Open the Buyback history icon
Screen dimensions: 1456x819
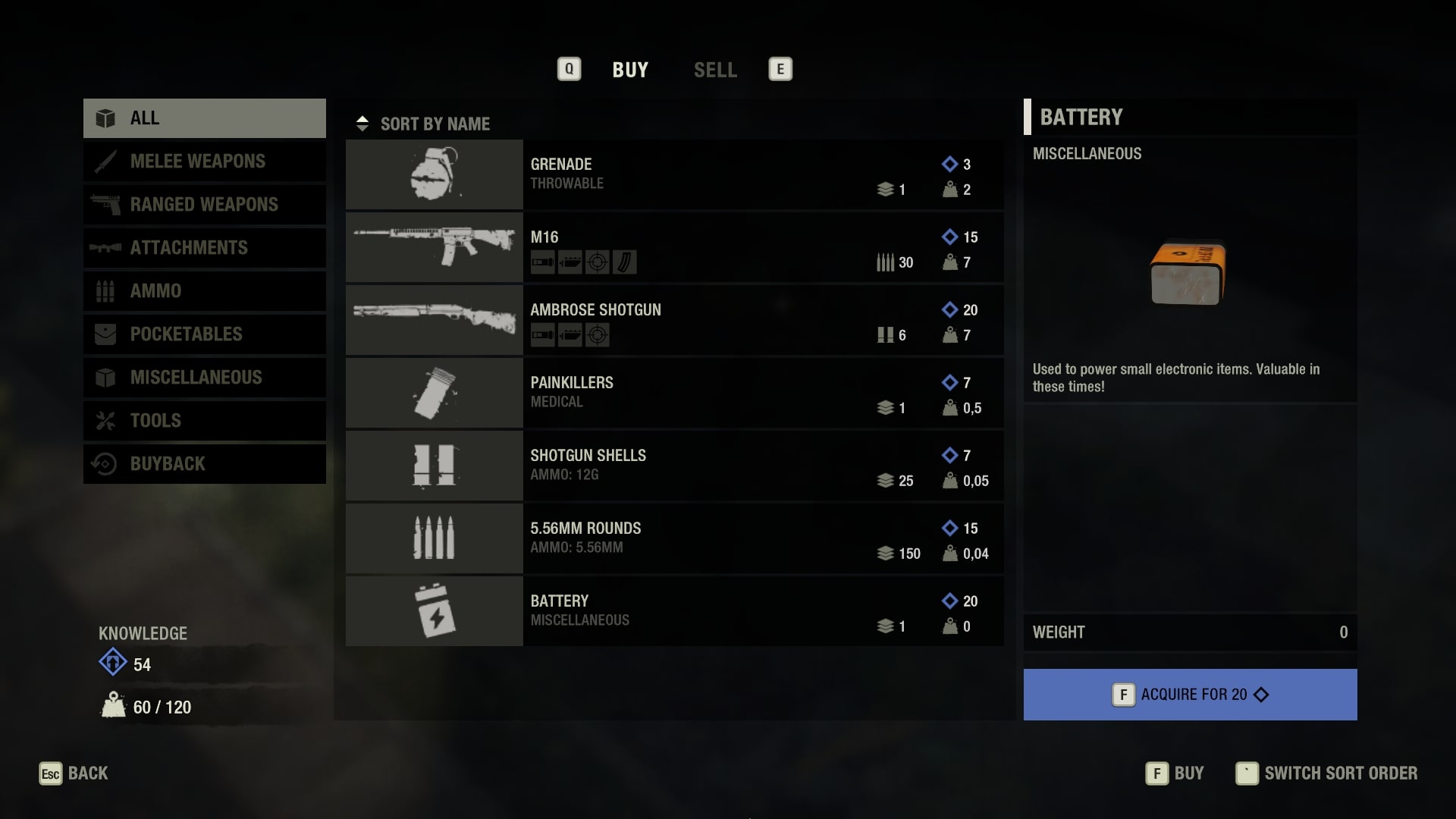pyautogui.click(x=106, y=463)
